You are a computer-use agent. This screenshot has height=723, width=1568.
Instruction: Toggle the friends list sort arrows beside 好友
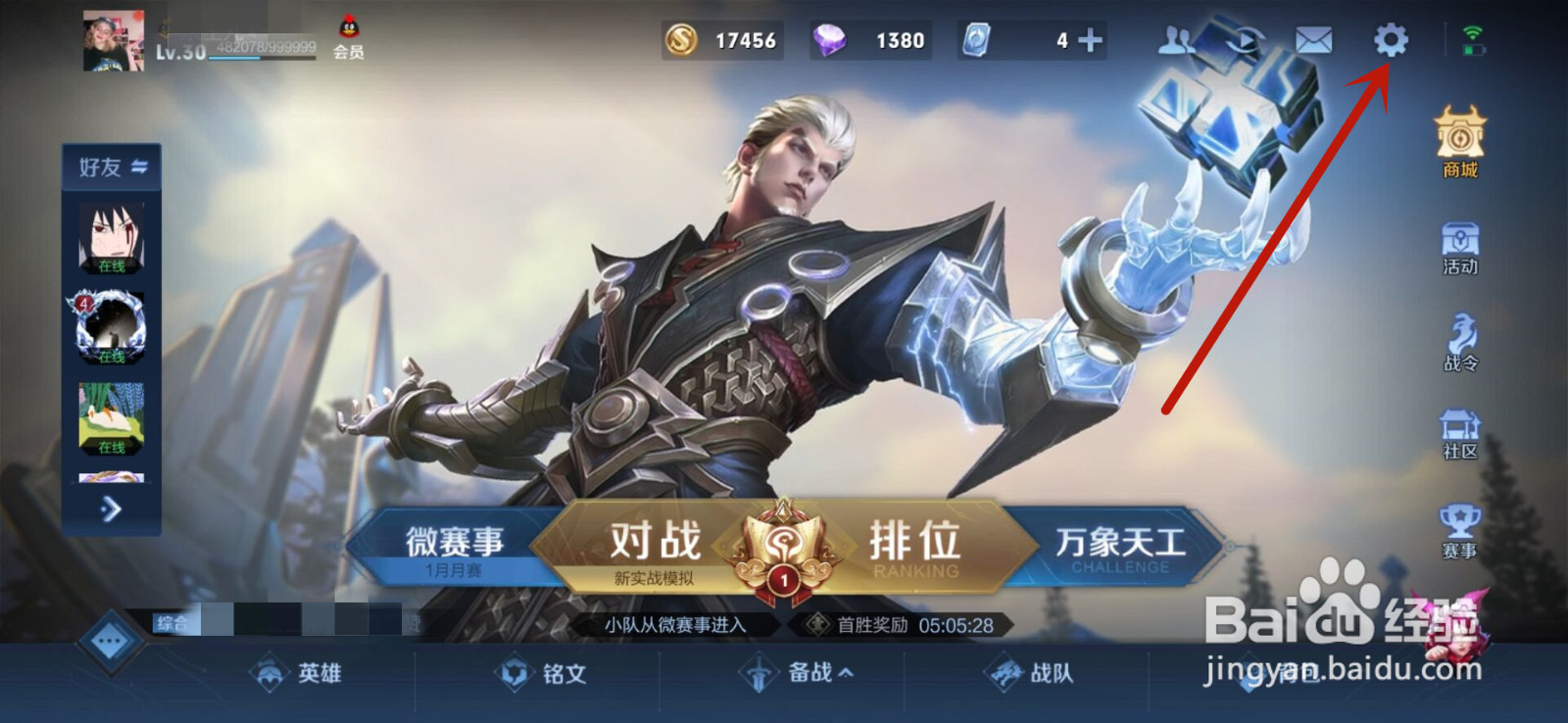[x=139, y=168]
